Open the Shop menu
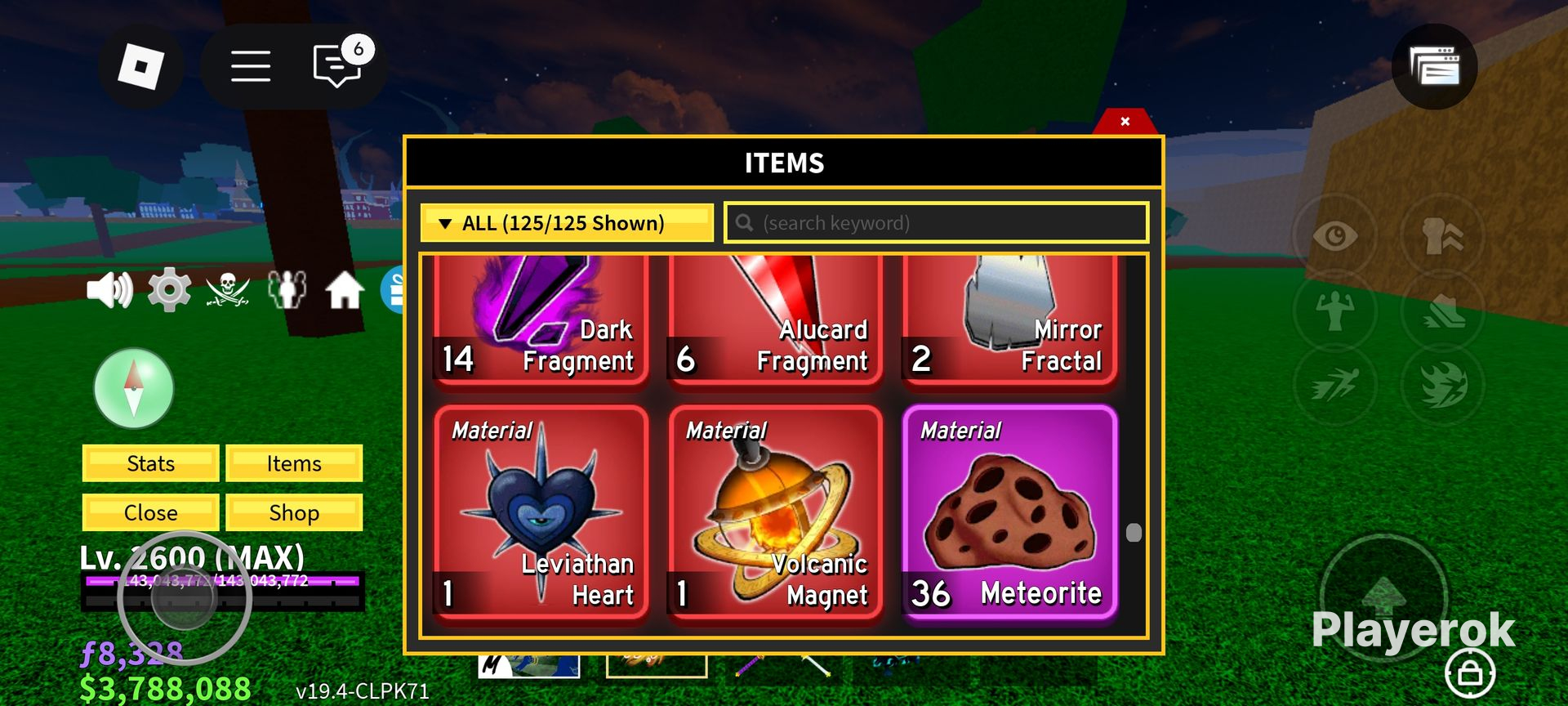 point(294,512)
